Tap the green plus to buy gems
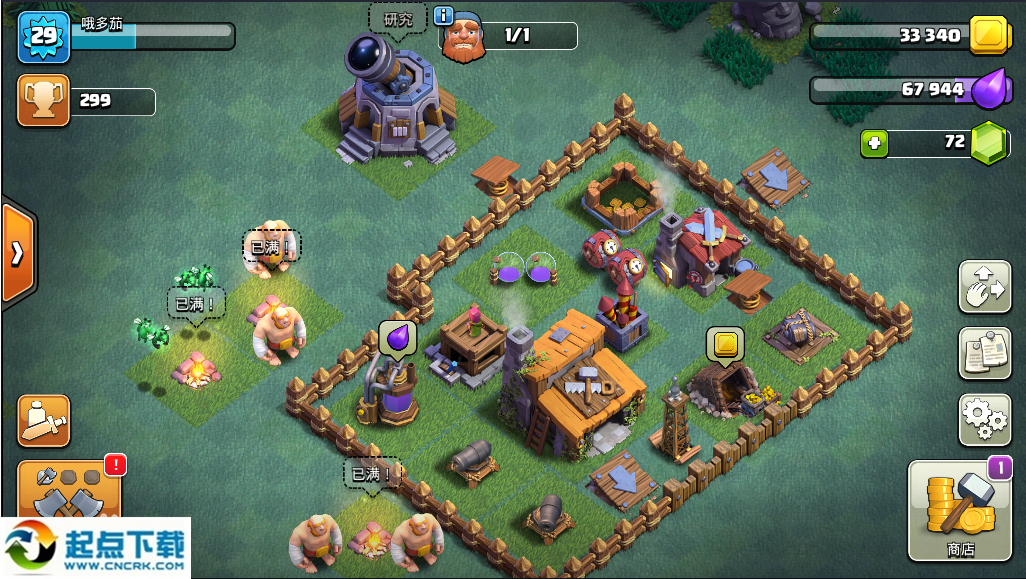Screen dimensions: 1026x579 coord(875,144)
